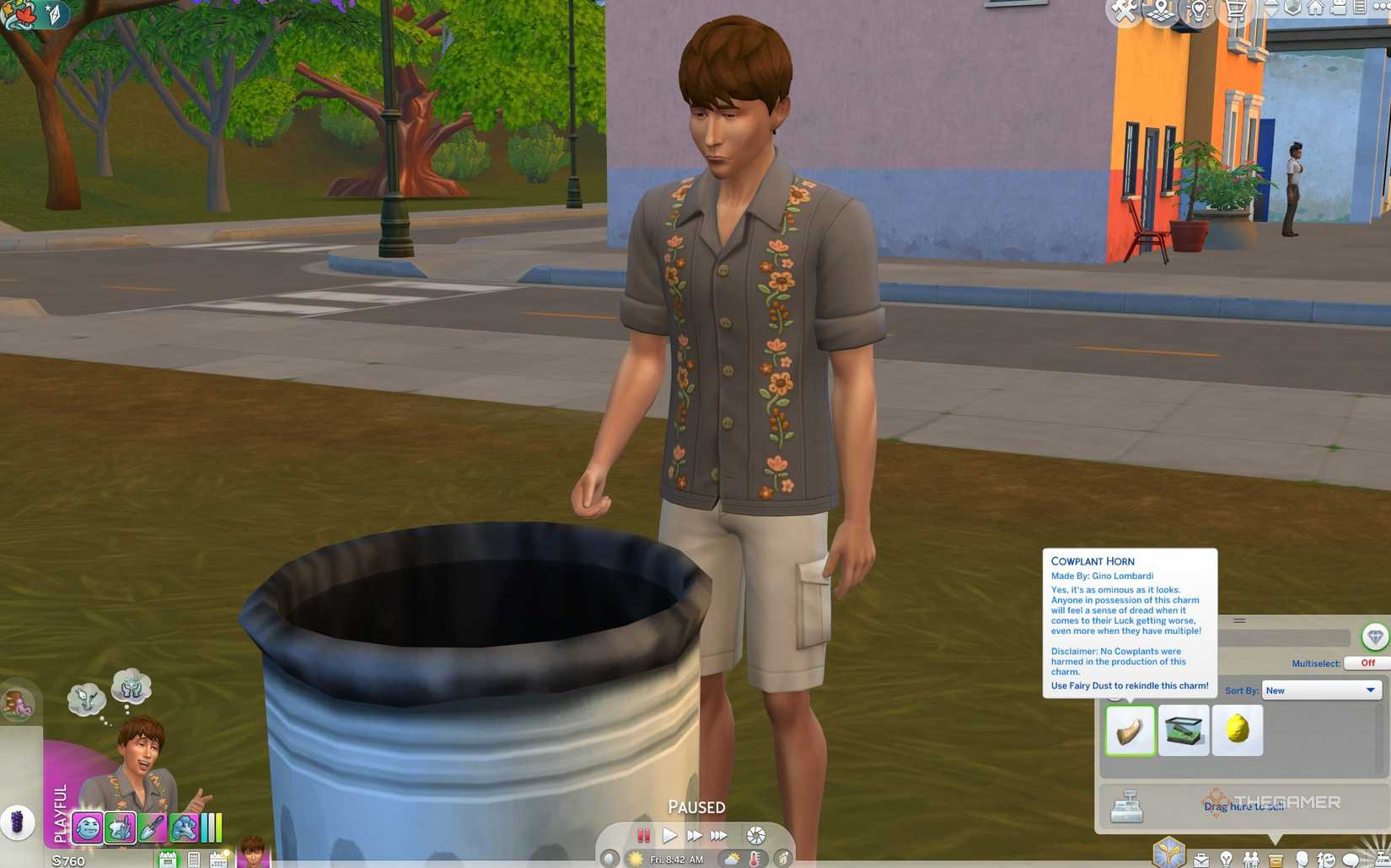
Task: Open the Skills speech bubble icon
Action: [x=1352, y=860]
